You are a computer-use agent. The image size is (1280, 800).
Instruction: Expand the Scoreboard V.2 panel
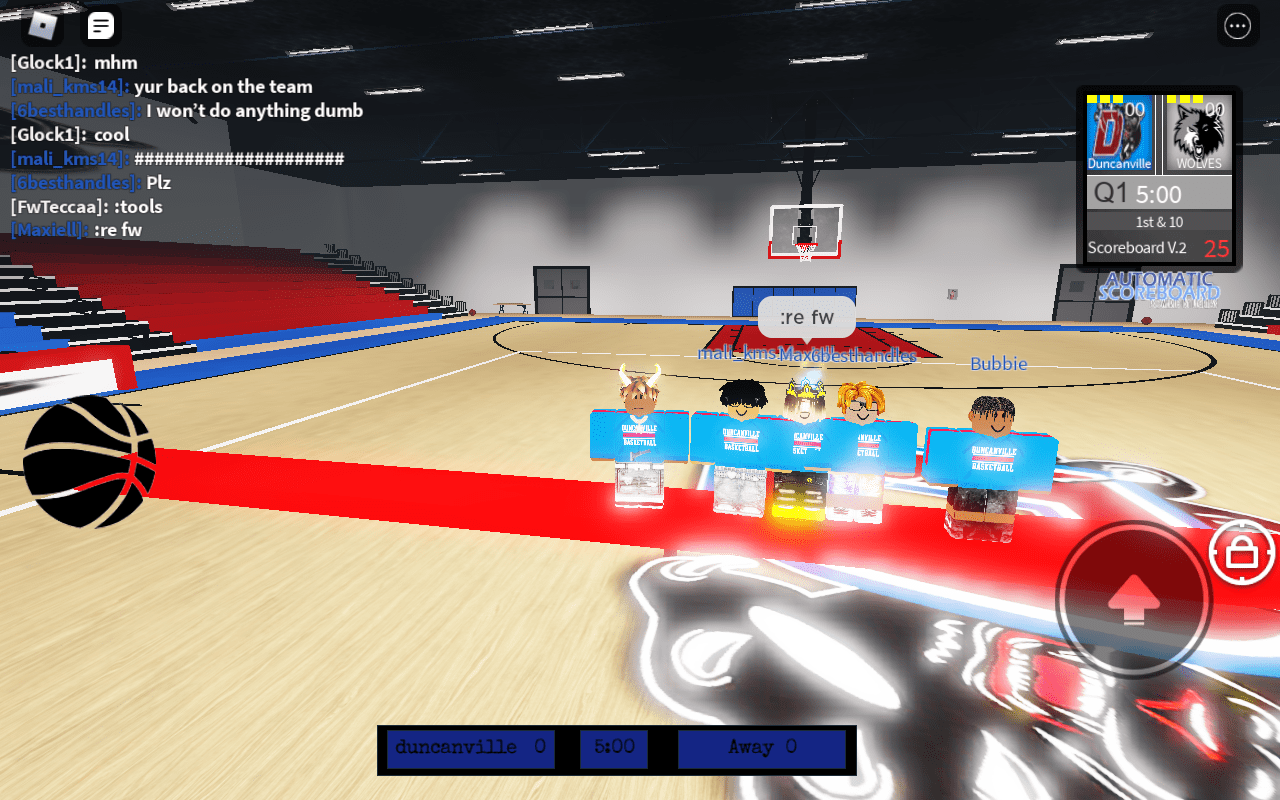[1139, 248]
